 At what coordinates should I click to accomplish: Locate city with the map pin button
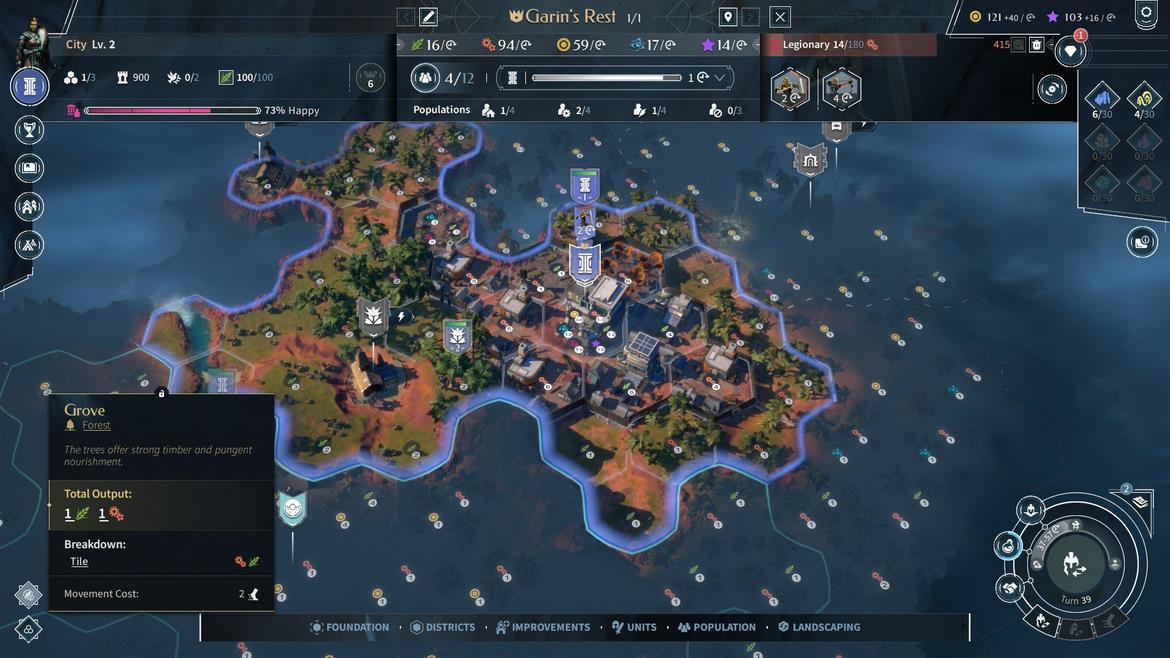[728, 17]
